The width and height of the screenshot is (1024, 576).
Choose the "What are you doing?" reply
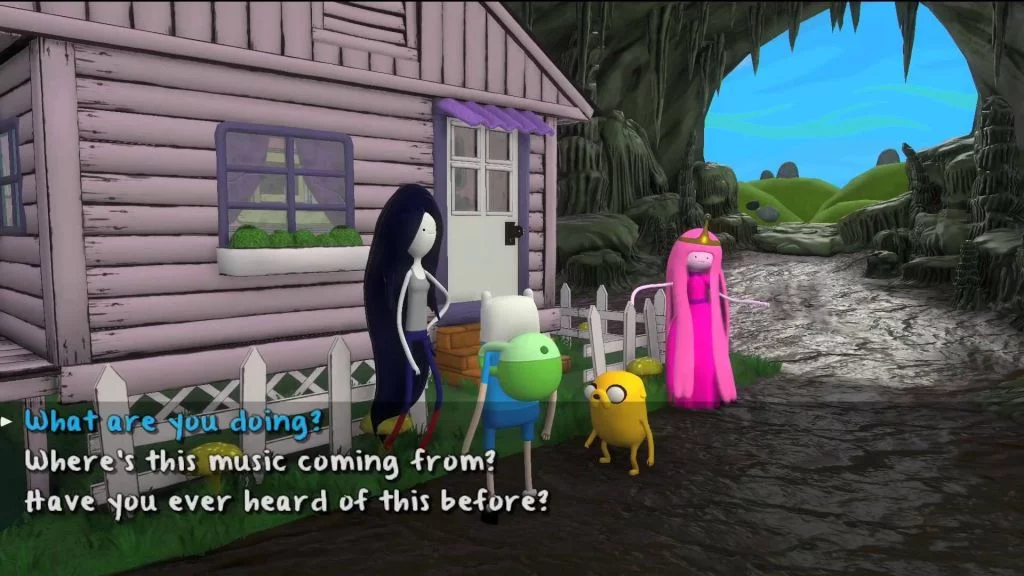coord(167,421)
